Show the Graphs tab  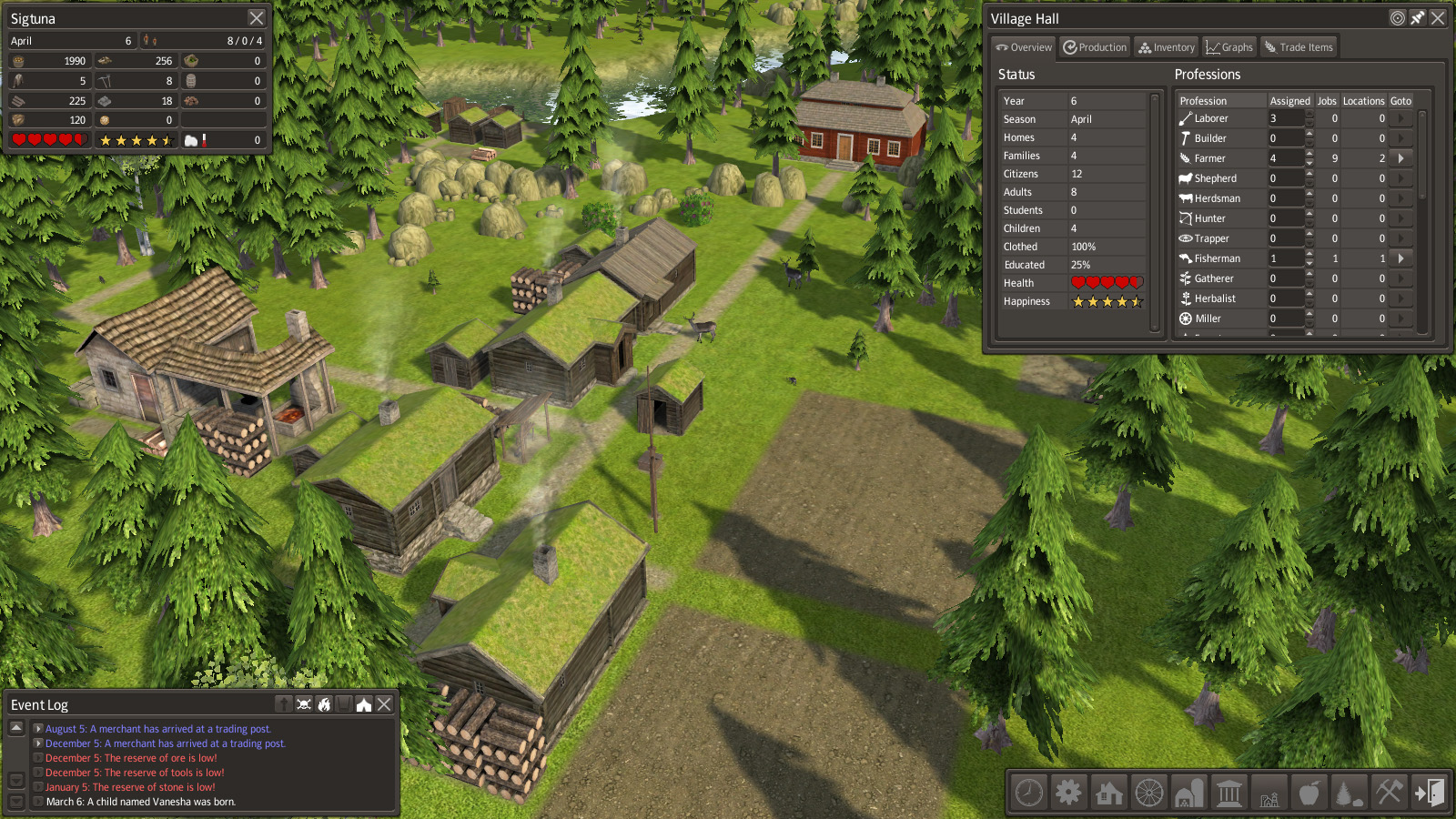[x=1228, y=47]
